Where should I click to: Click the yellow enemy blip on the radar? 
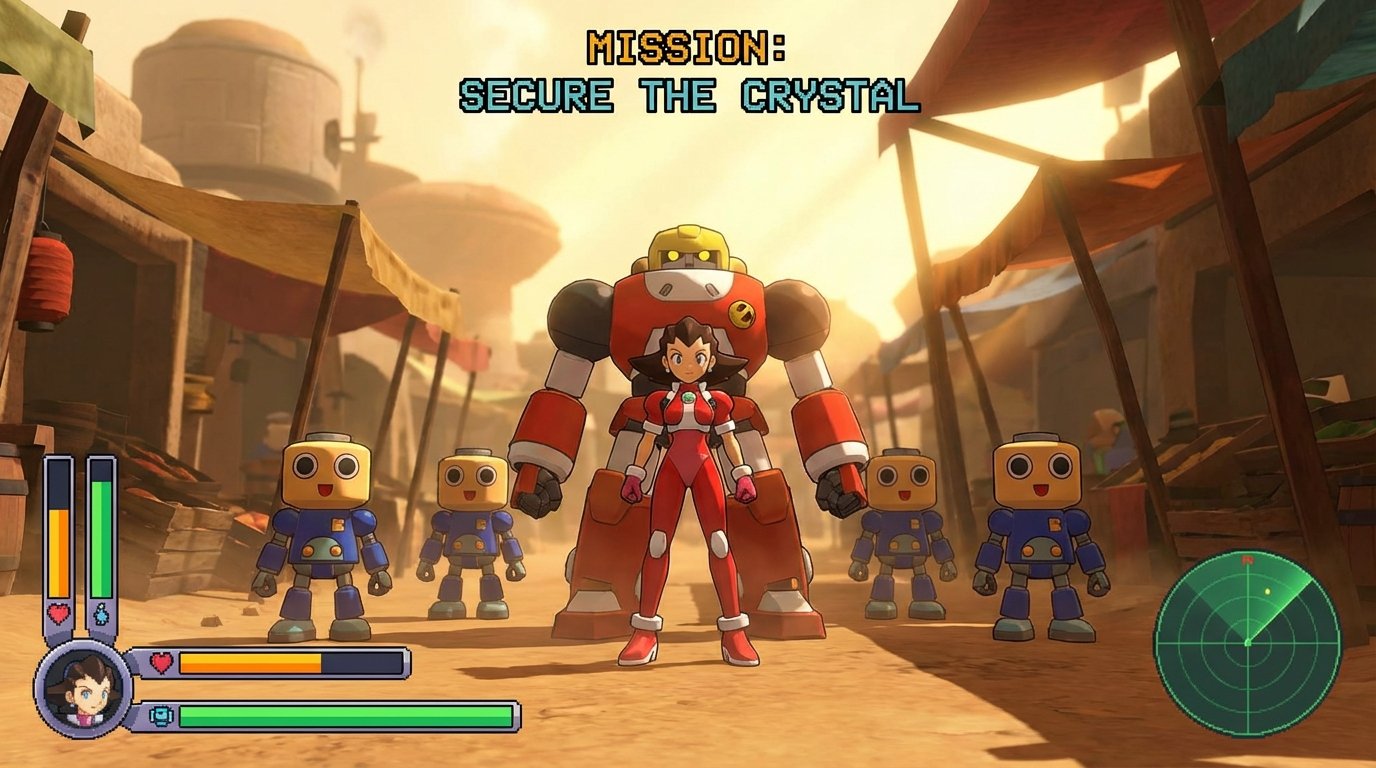1267,590
